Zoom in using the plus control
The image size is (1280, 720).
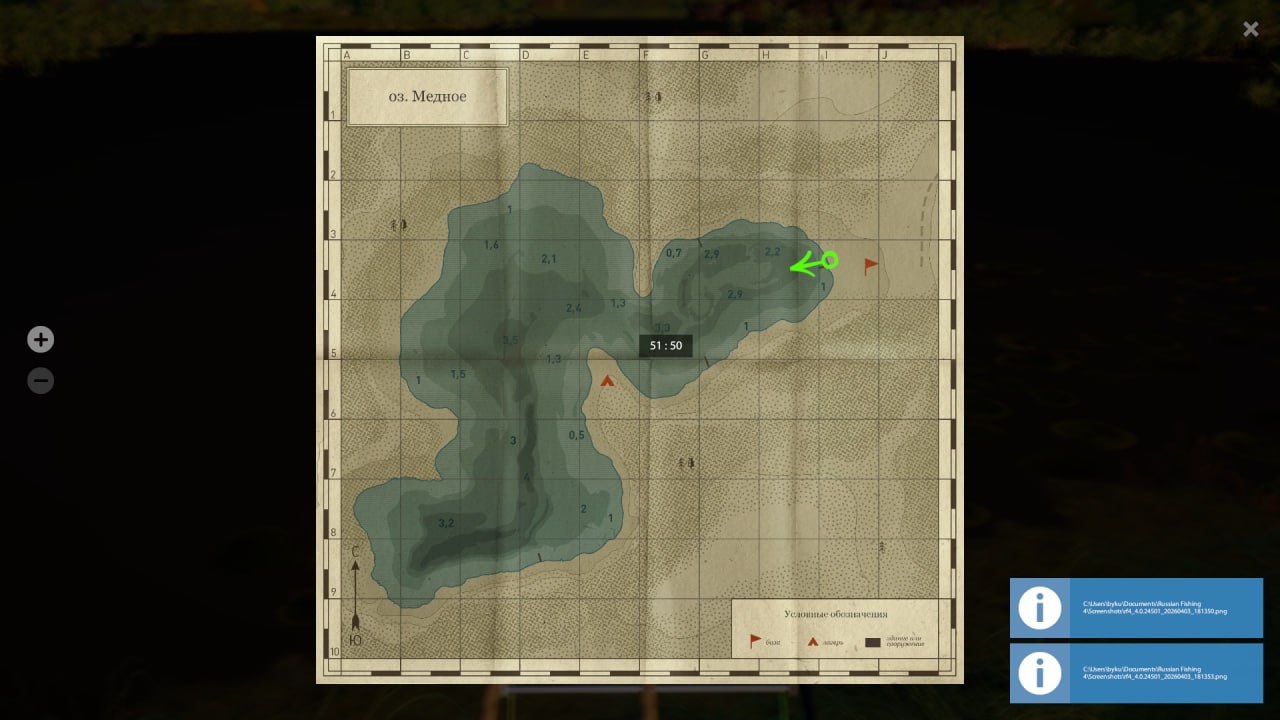point(40,339)
